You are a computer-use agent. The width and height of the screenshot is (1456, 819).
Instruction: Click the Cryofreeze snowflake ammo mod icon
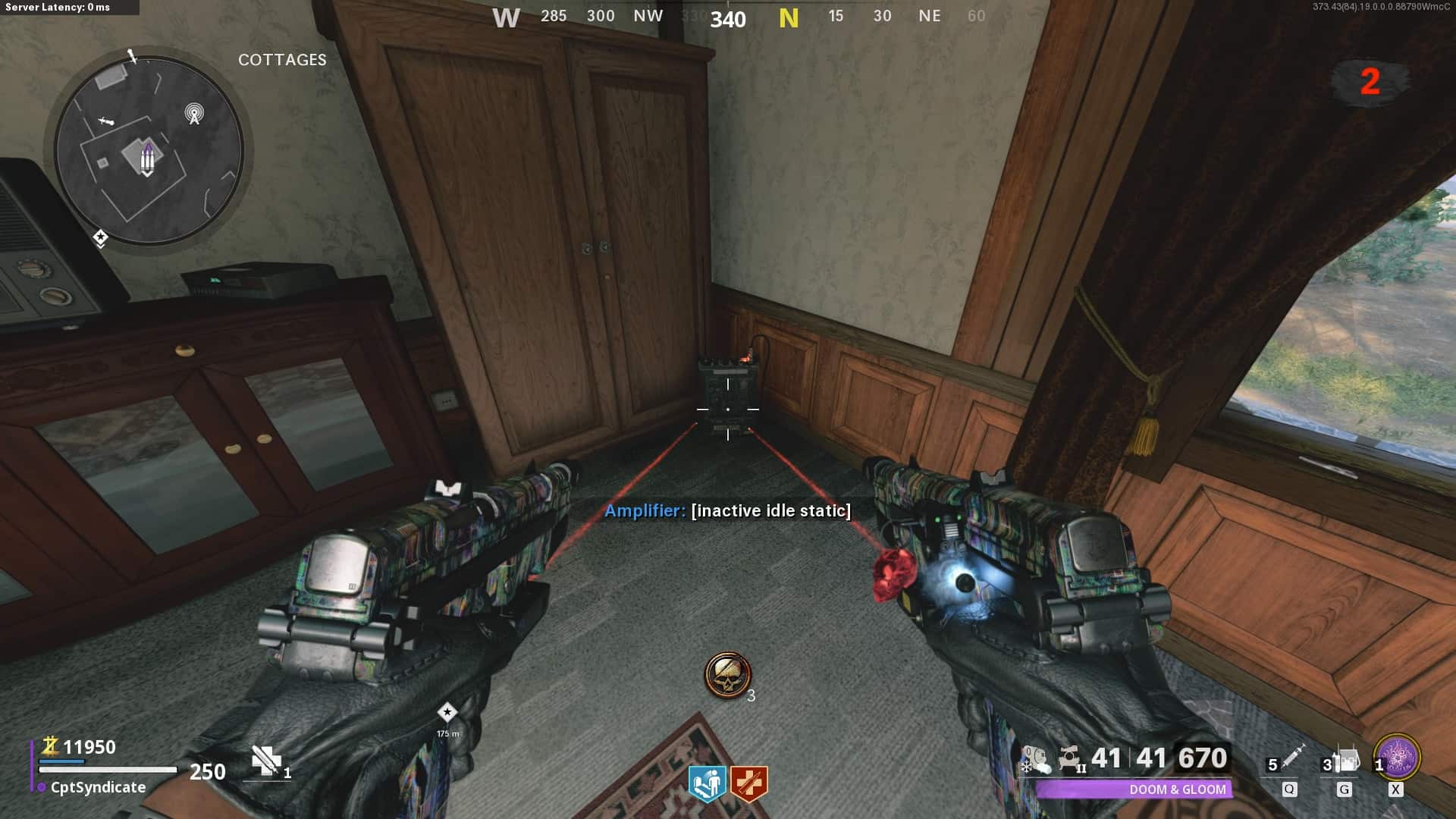coord(1034,759)
